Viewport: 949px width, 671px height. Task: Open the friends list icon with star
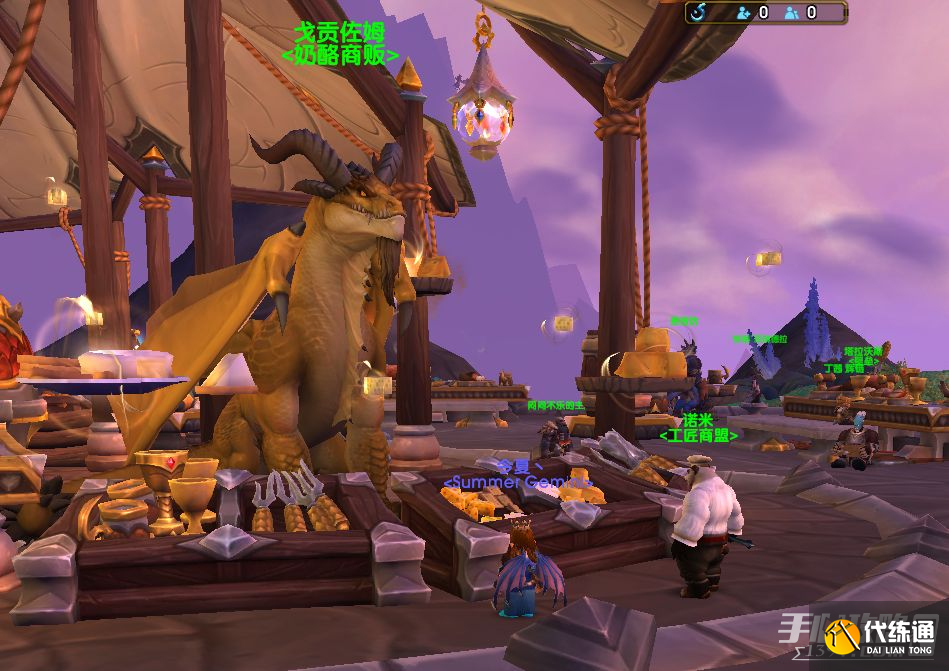(x=792, y=13)
